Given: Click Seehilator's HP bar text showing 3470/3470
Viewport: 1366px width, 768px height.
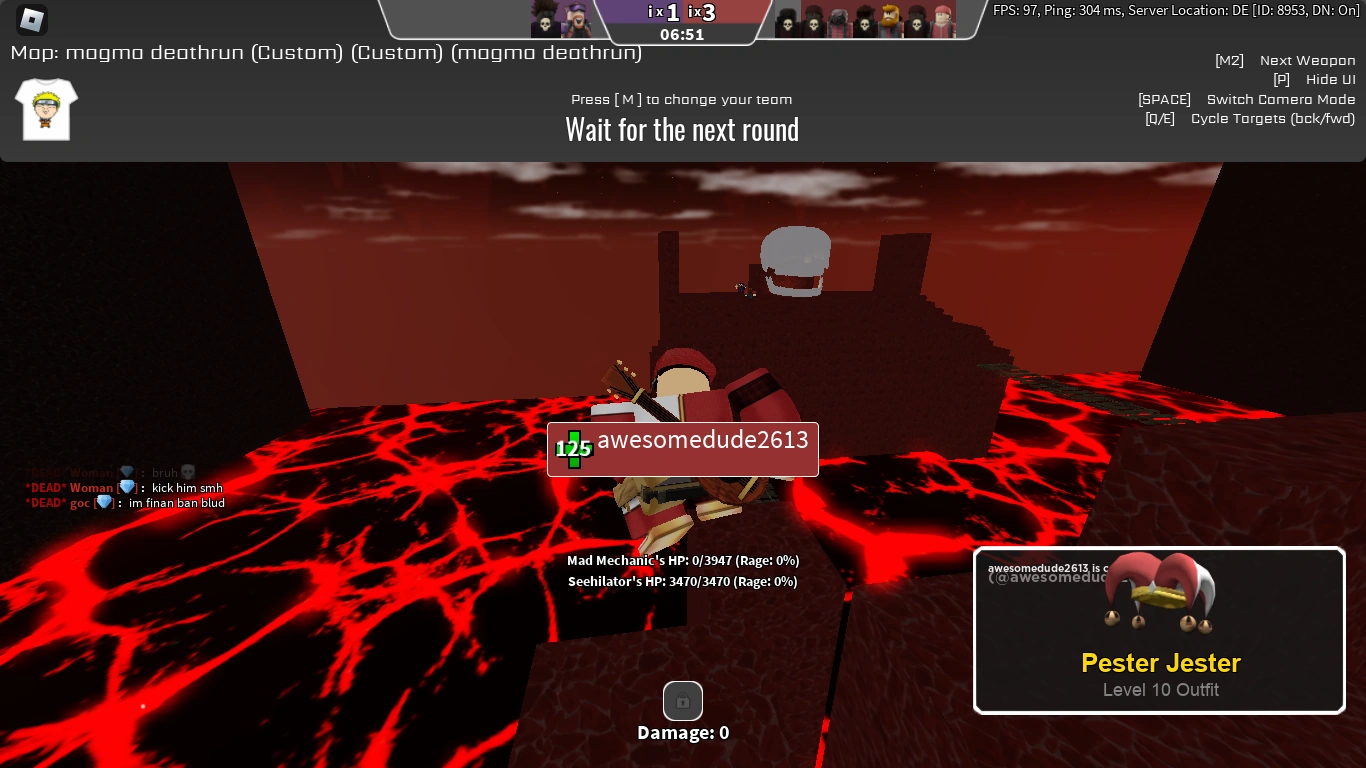Looking at the screenshot, I should (x=683, y=581).
